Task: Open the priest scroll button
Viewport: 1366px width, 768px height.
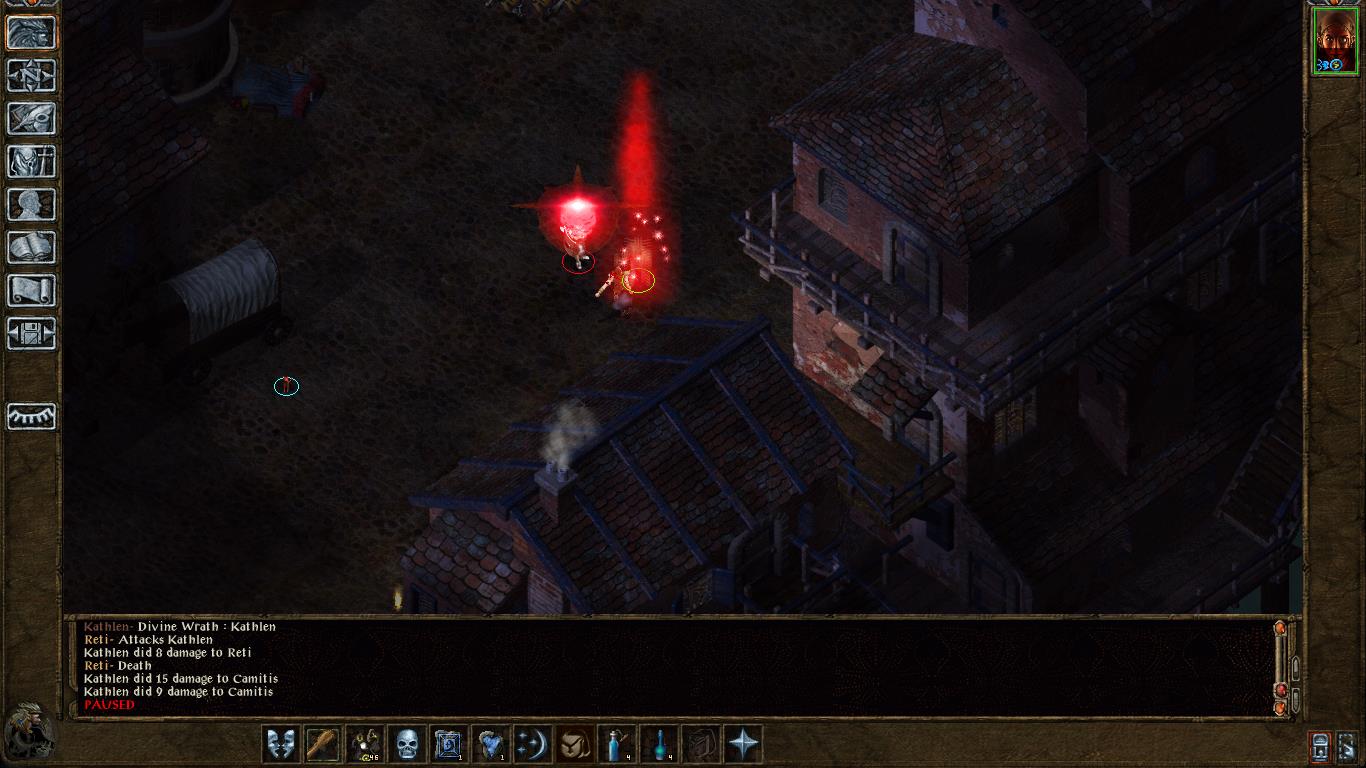Action: click(31, 290)
